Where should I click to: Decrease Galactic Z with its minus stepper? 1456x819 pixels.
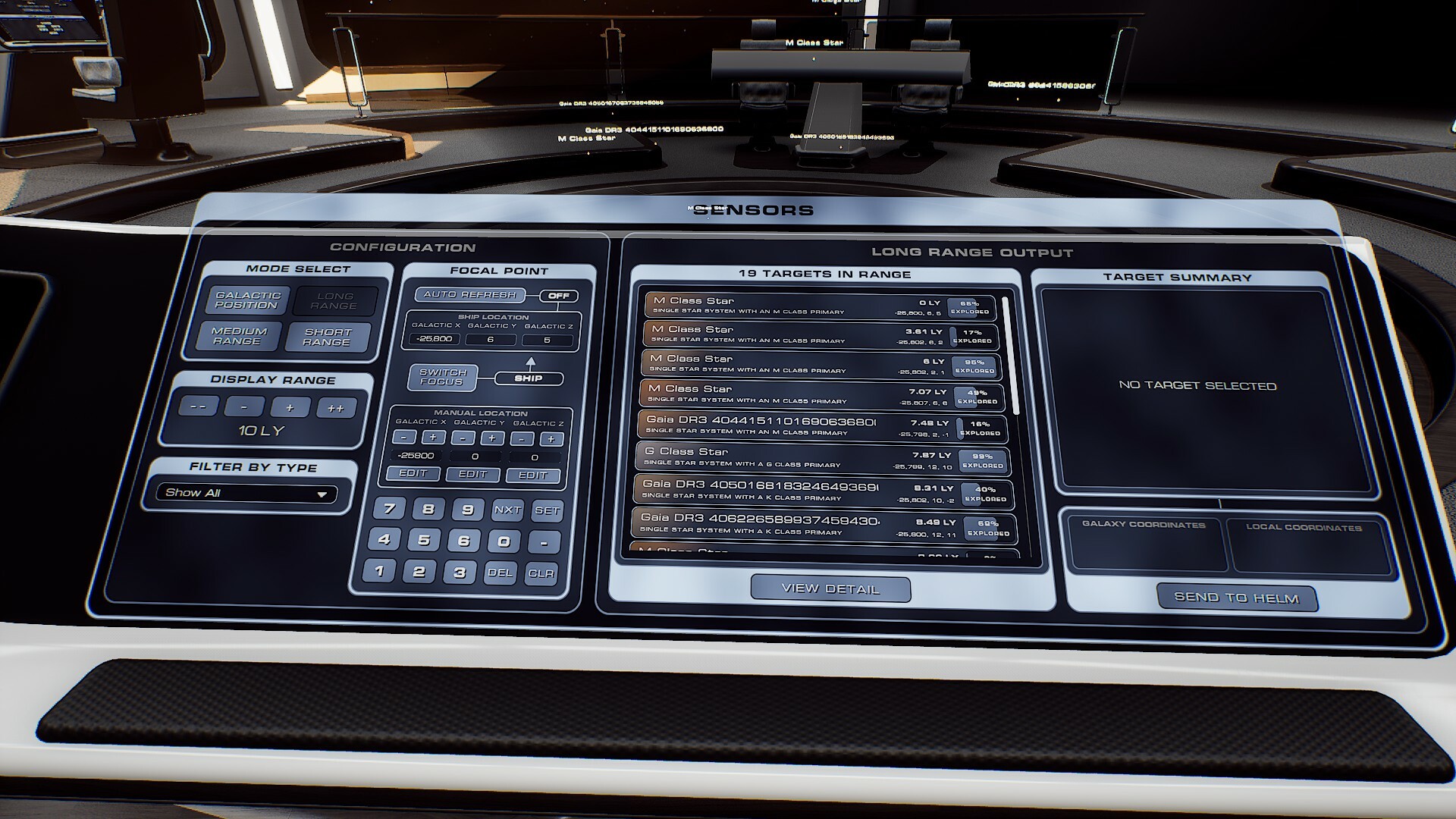pos(520,438)
